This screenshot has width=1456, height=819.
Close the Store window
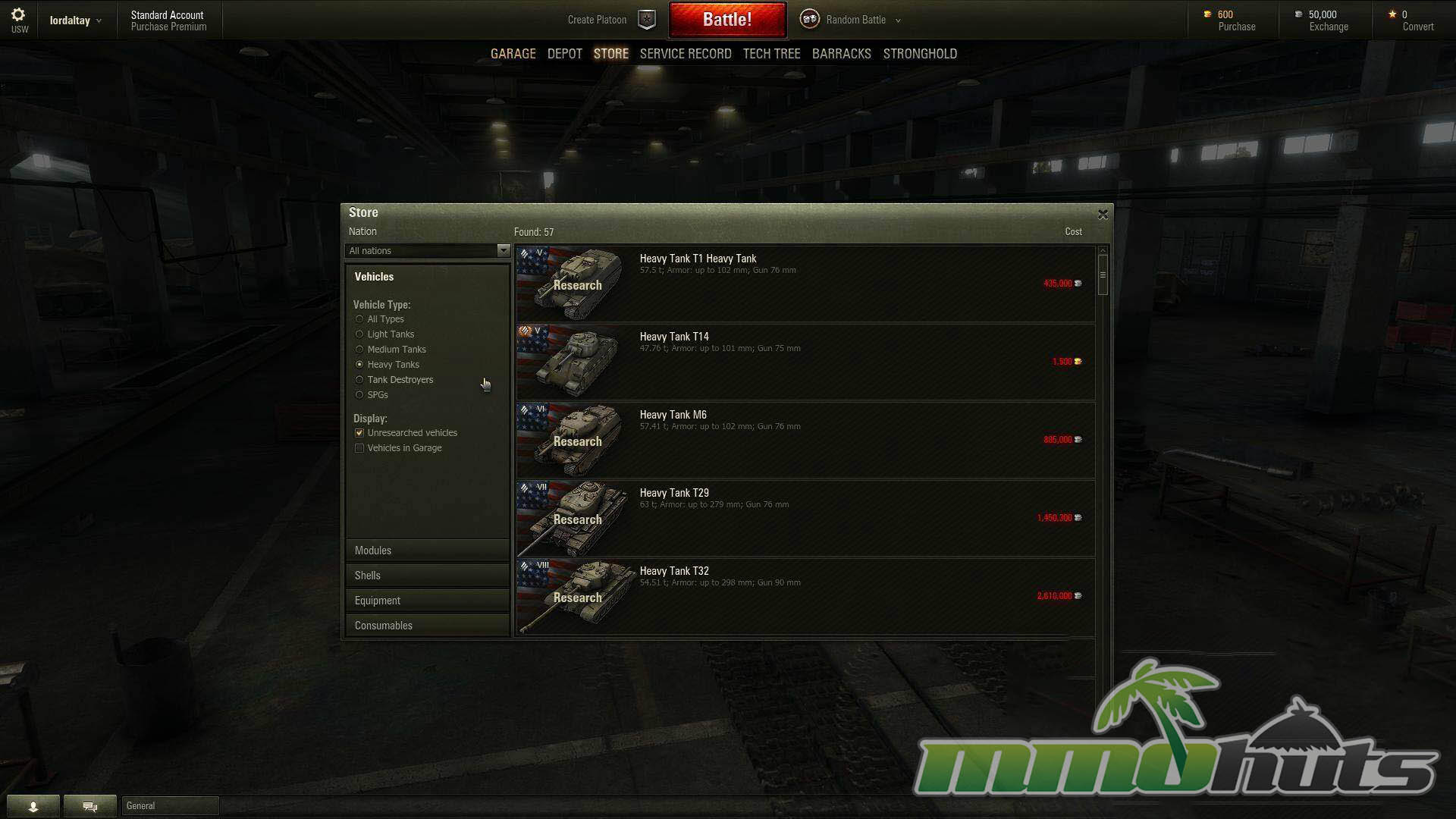[1103, 215]
